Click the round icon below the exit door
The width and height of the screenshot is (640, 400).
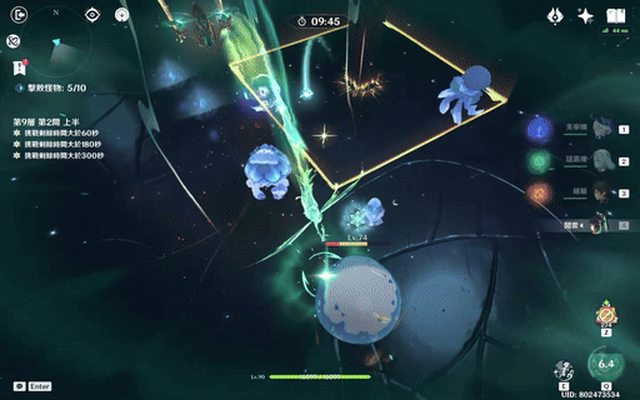(12, 41)
